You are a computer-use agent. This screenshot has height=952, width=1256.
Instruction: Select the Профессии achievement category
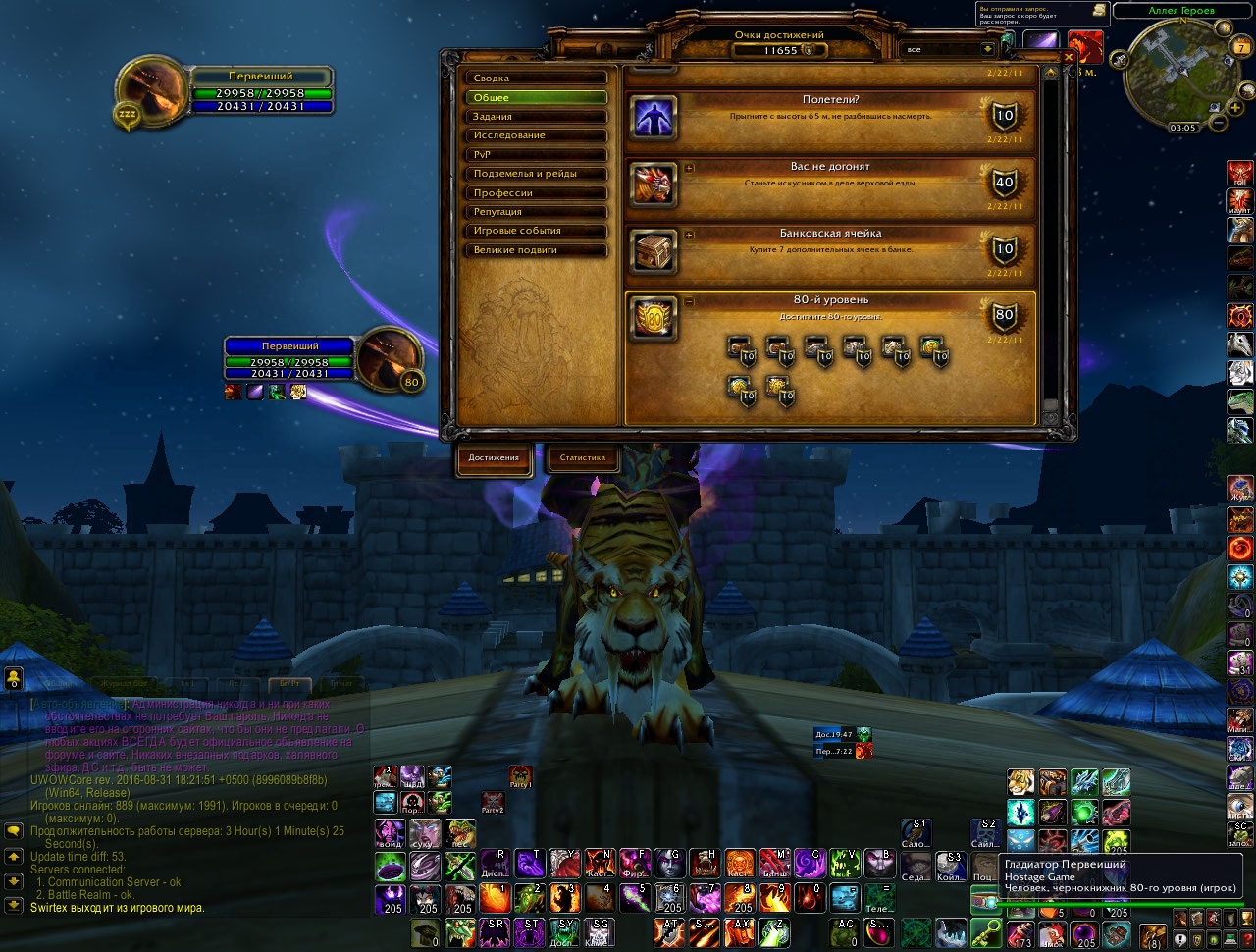pos(536,193)
